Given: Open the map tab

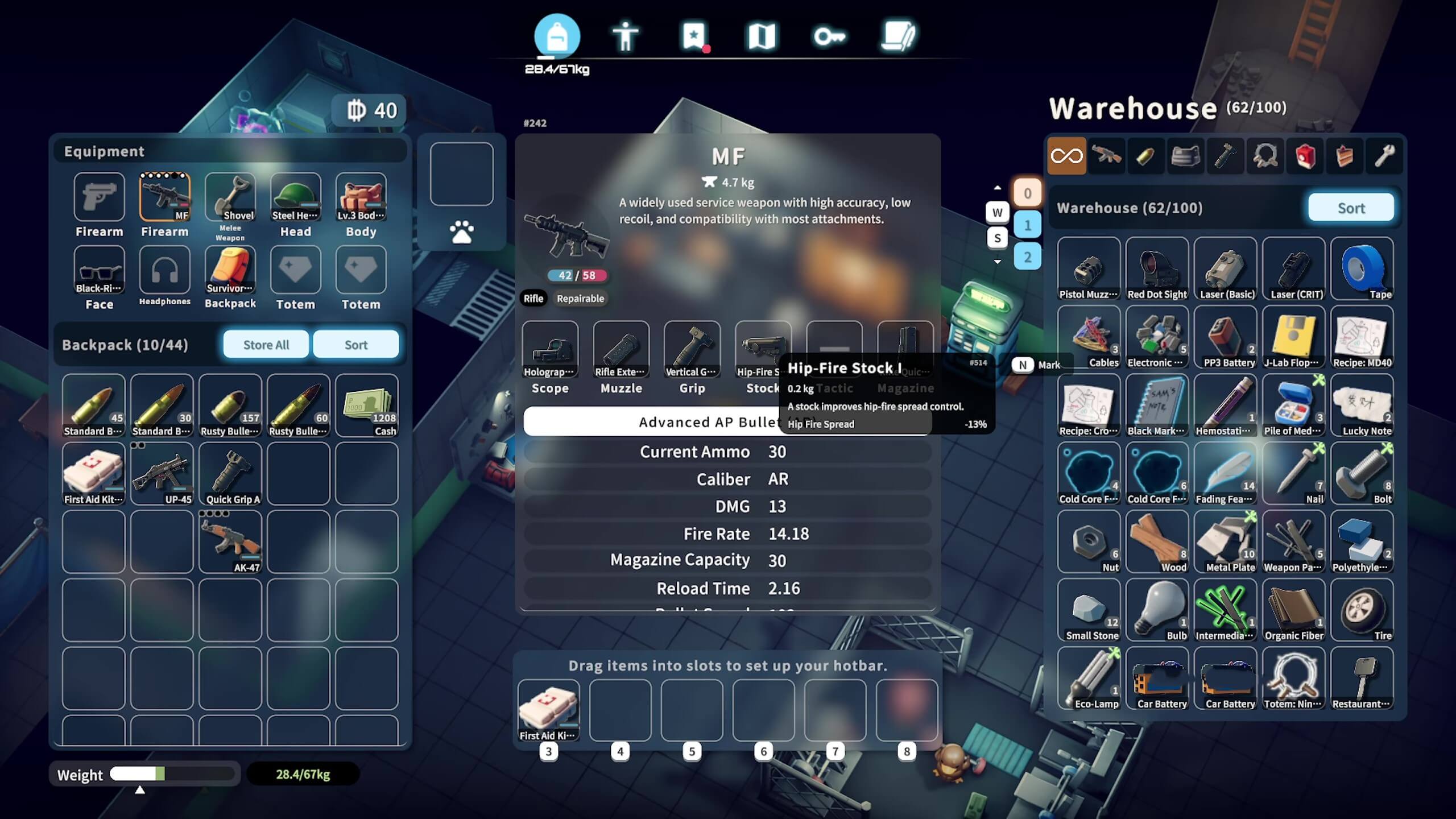Looking at the screenshot, I should coord(762,37).
